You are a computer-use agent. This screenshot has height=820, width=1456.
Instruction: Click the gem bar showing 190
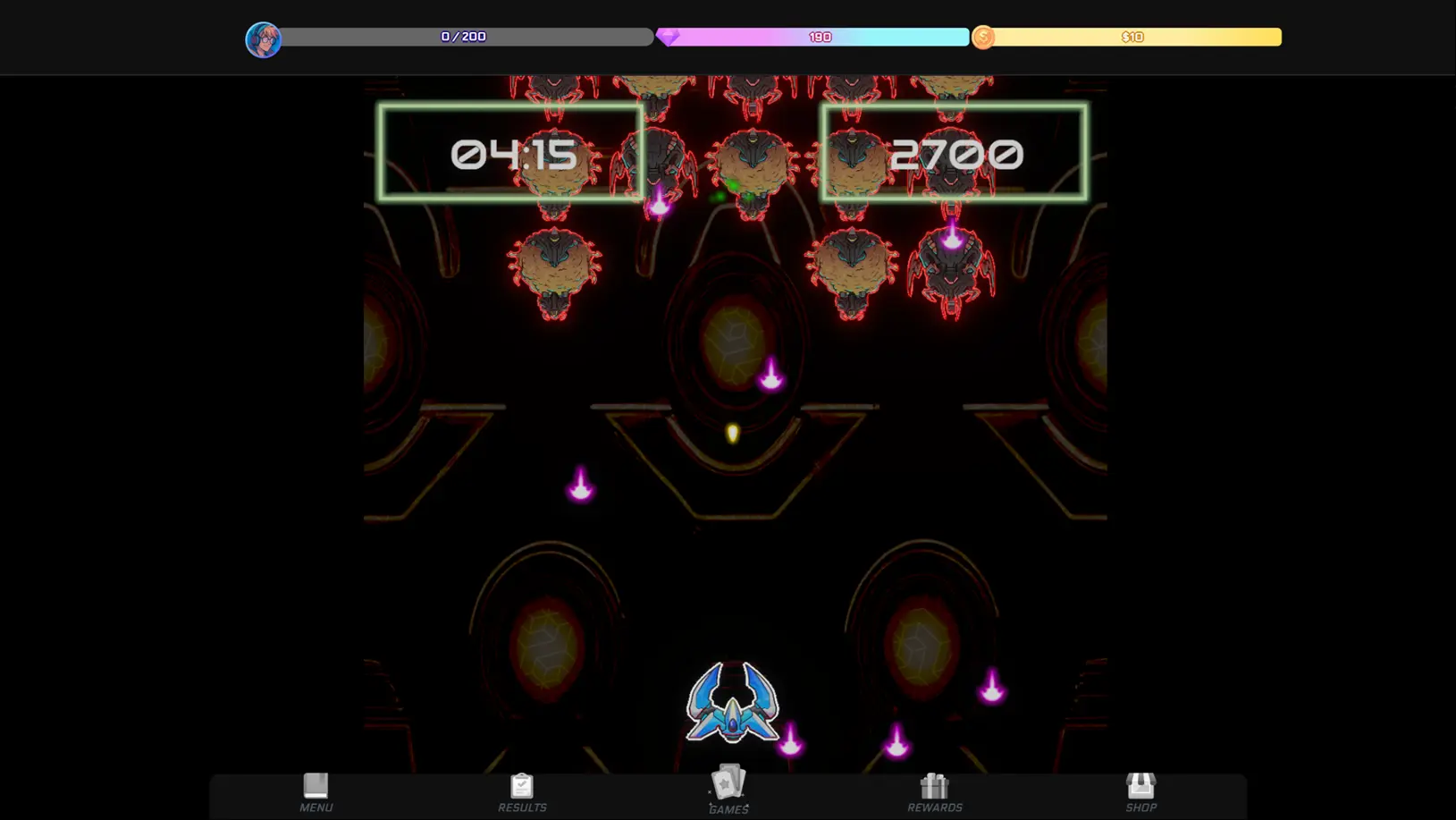coord(818,37)
